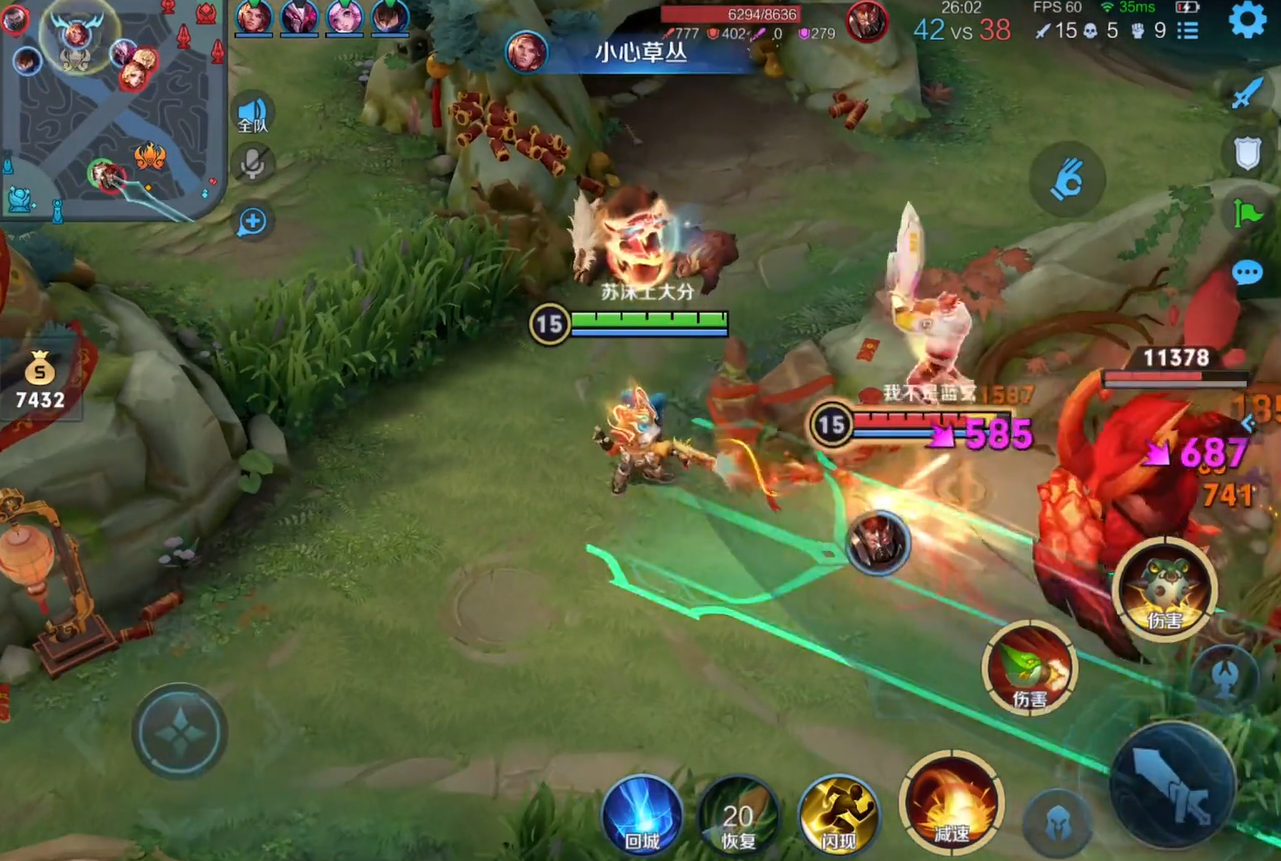The image size is (1281, 861).
Task: Select the helmet target-hero button
Action: pyautogui.click(x=1057, y=821)
